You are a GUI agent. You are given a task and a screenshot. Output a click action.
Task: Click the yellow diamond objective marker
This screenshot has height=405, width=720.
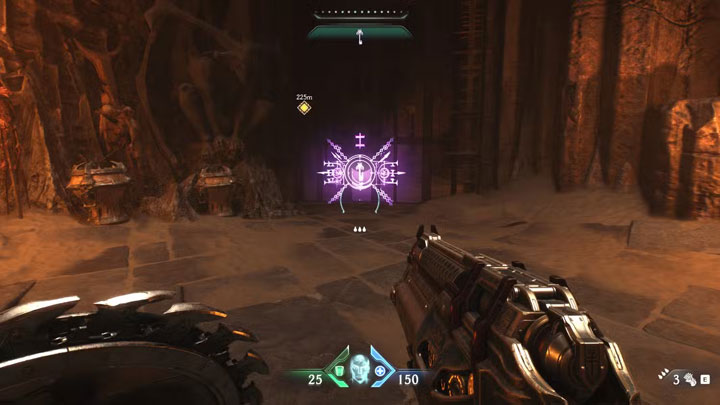point(304,108)
